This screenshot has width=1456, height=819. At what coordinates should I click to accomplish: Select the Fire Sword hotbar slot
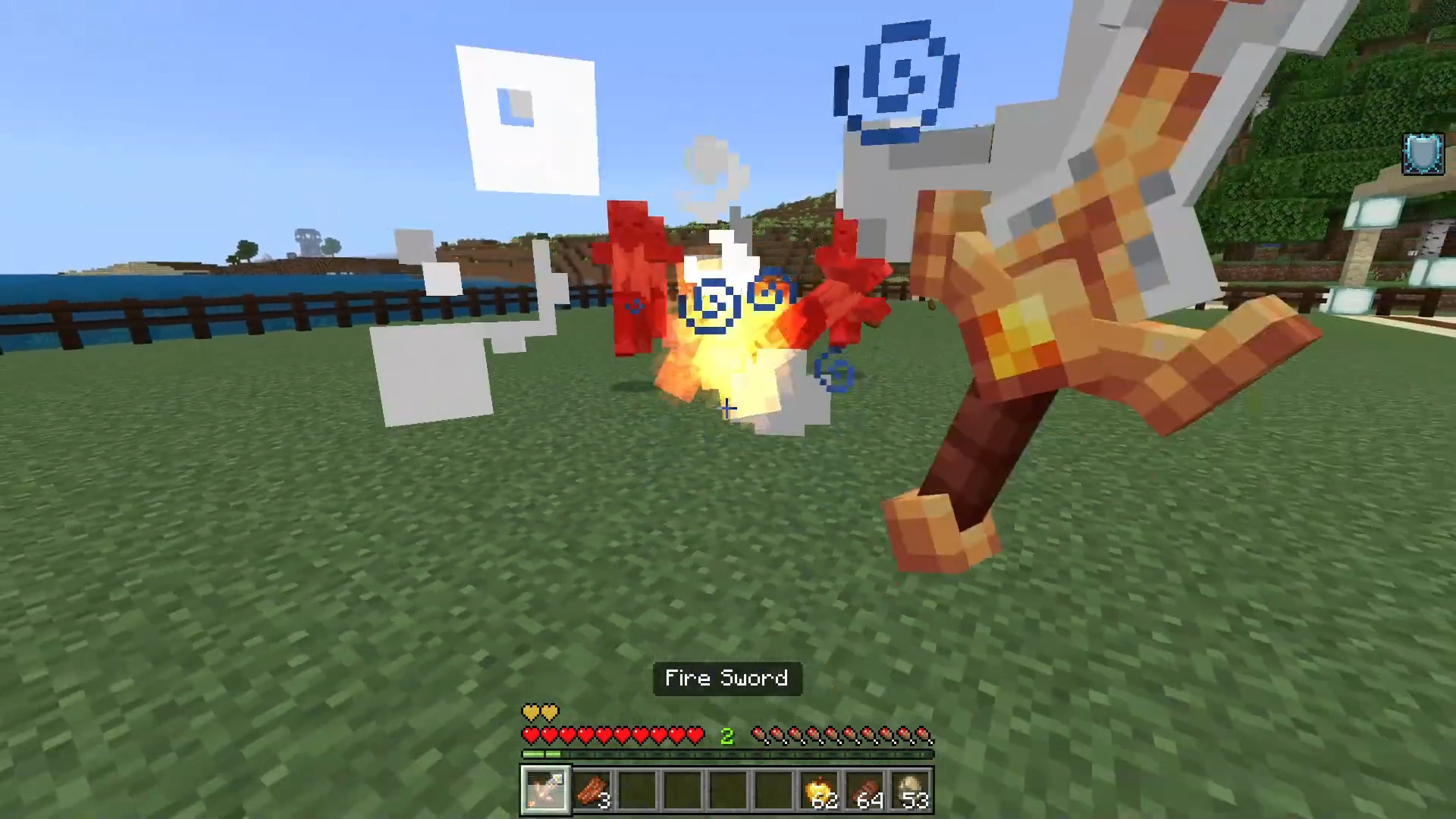click(544, 789)
